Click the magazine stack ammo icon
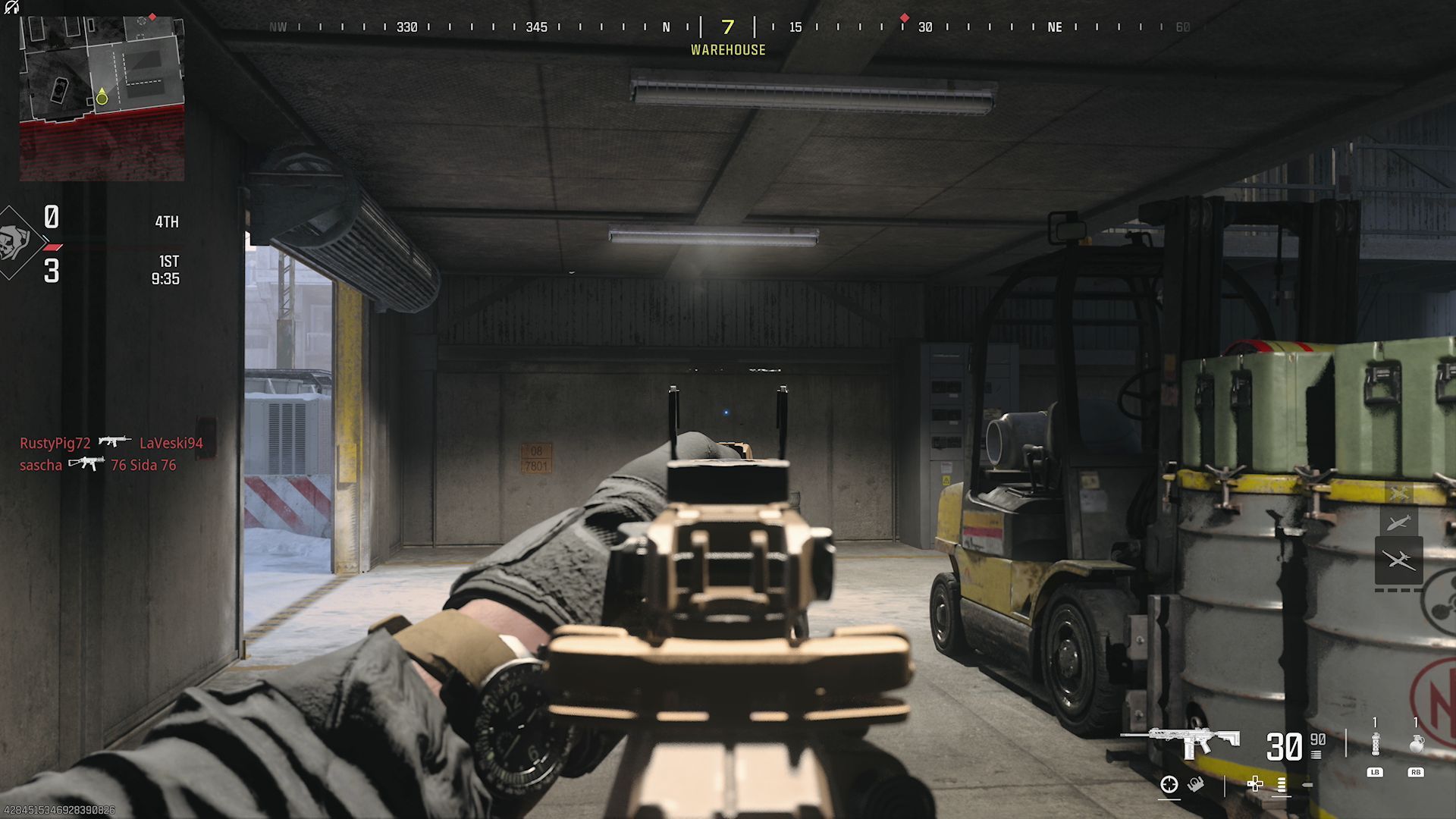 [x=1316, y=755]
